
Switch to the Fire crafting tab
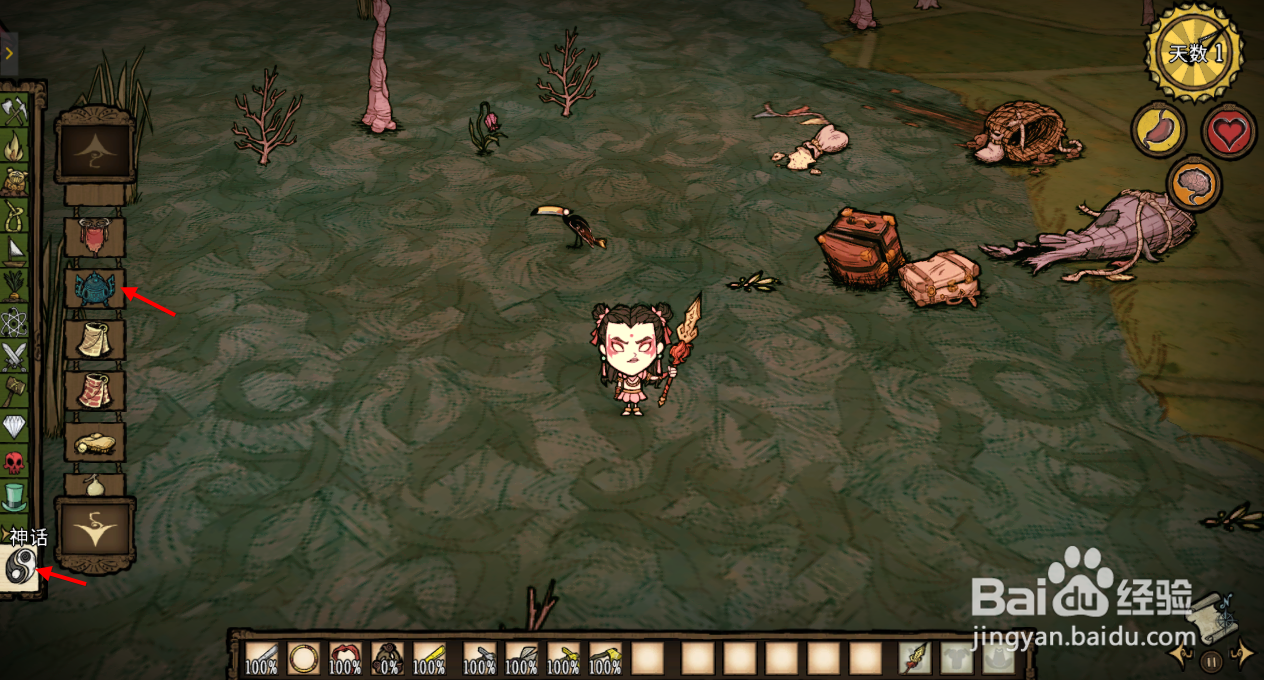tap(14, 146)
